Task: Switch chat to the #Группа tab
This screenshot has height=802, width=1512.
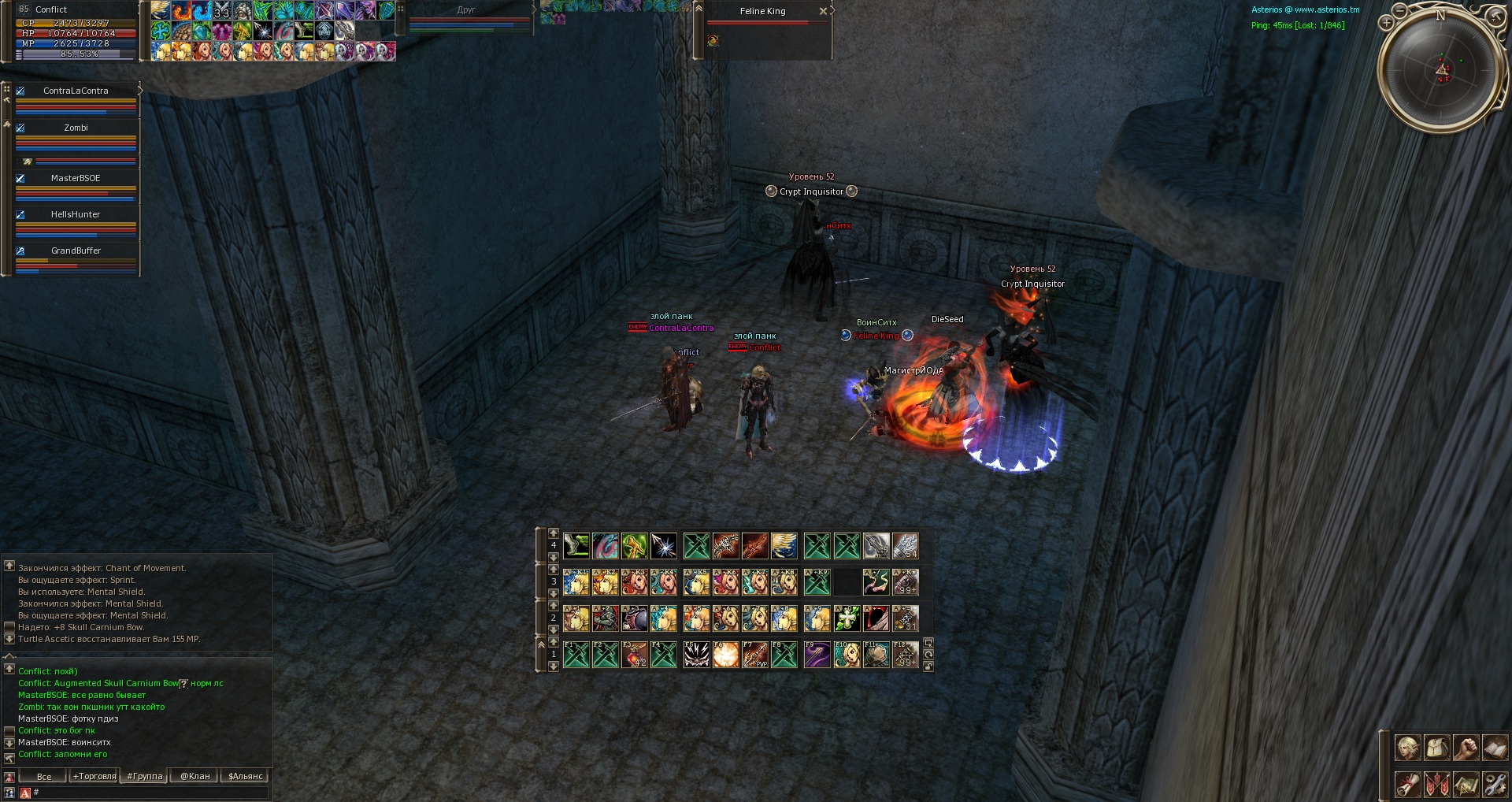Action: (145, 776)
